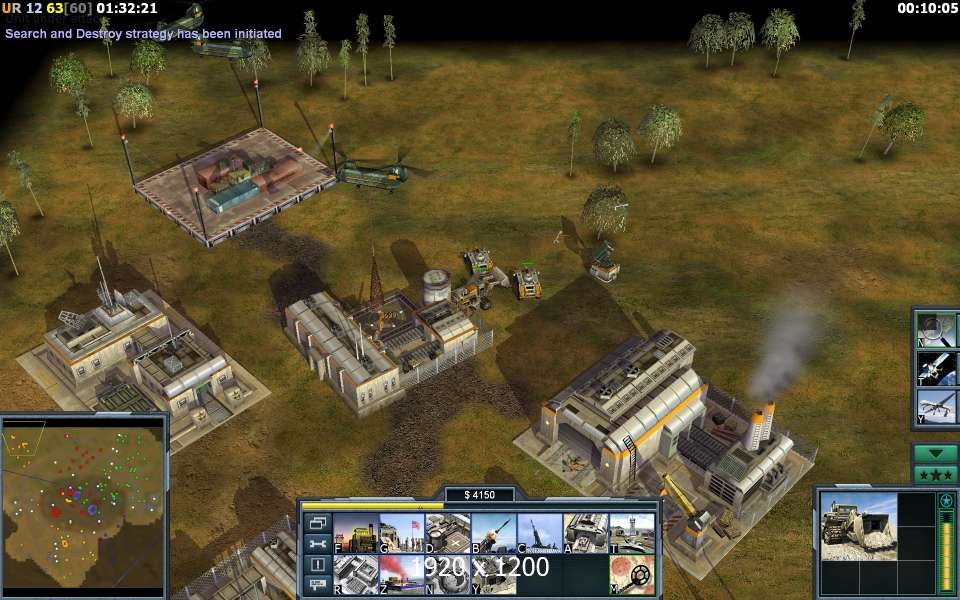Choose the tall tower defense icon (hotkey C)

(x=539, y=533)
